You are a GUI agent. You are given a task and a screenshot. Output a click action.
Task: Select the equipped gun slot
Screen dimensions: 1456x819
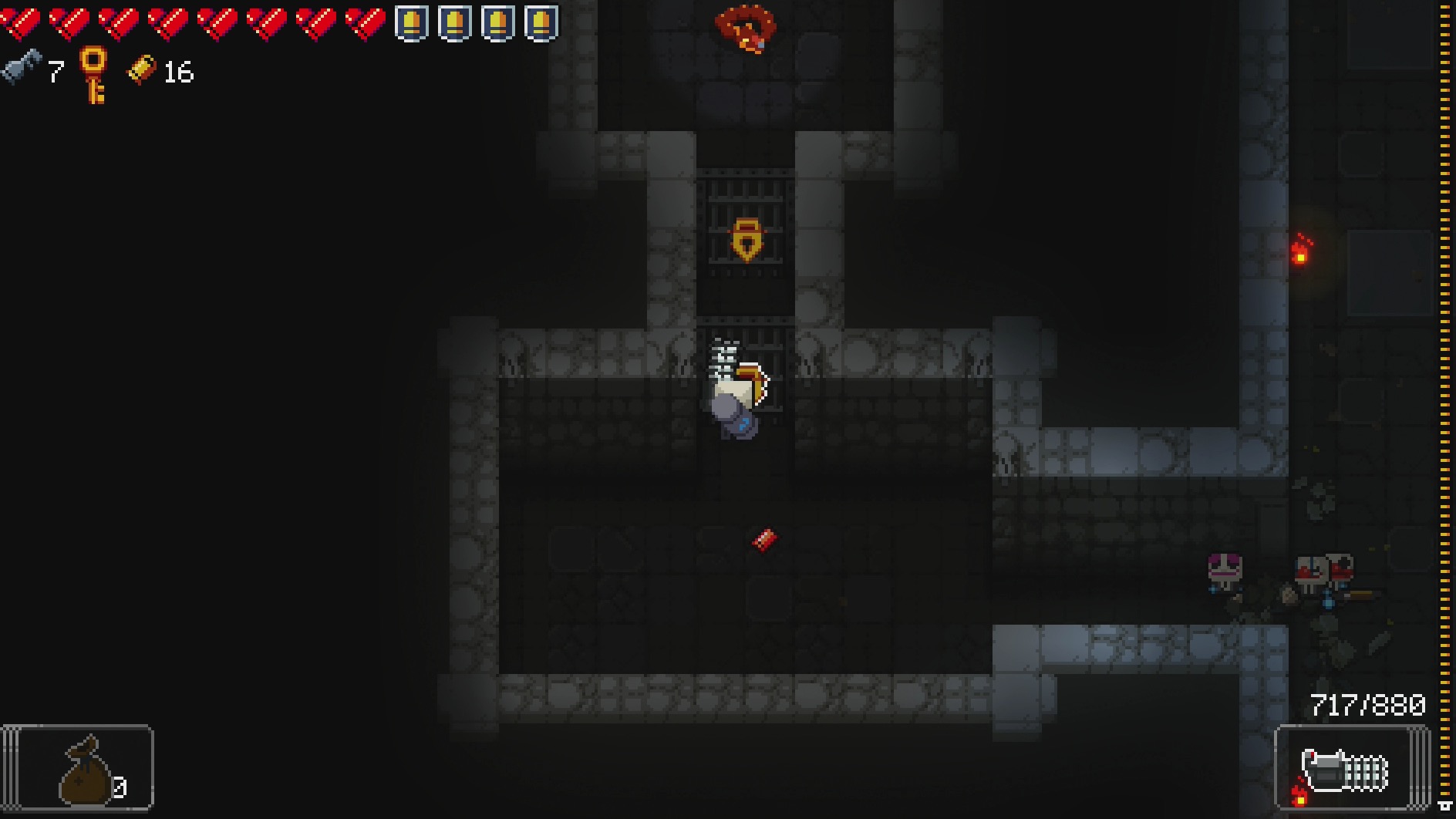[x=1350, y=769]
